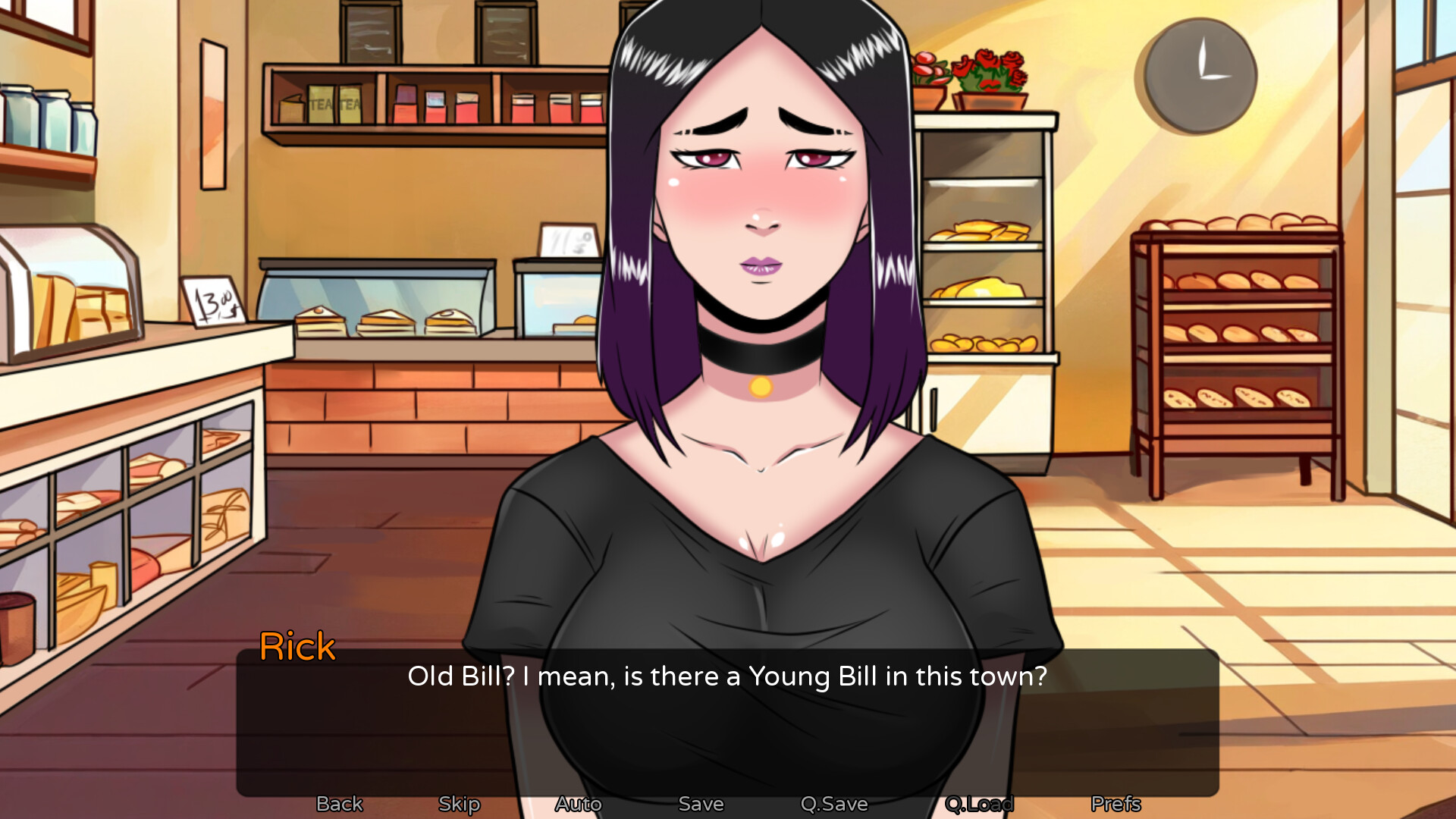Click the Back option in the quick menu
Viewport: 1456px width, 819px height.
[338, 803]
